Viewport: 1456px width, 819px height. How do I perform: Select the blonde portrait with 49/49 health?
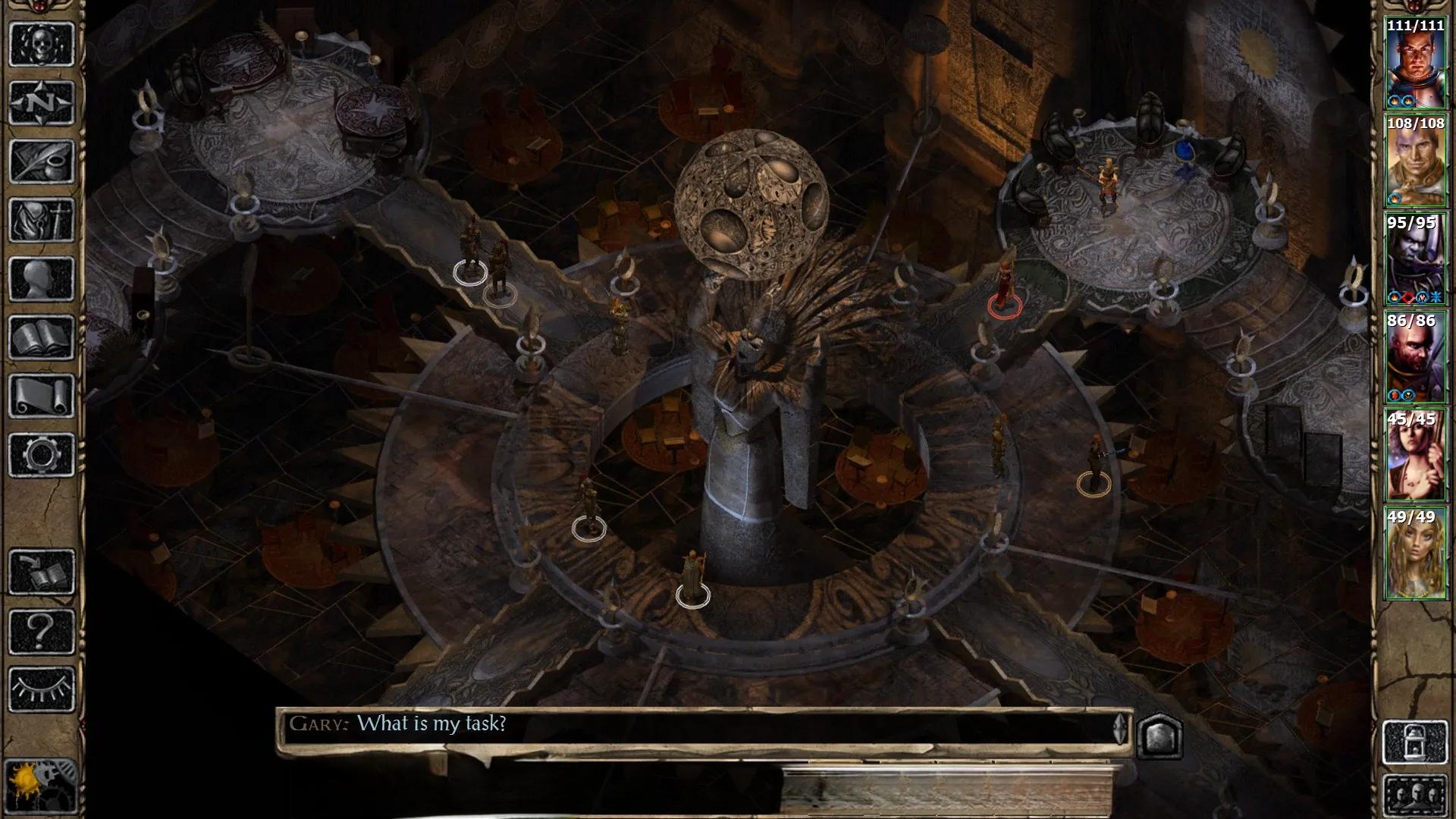pyautogui.click(x=1415, y=554)
